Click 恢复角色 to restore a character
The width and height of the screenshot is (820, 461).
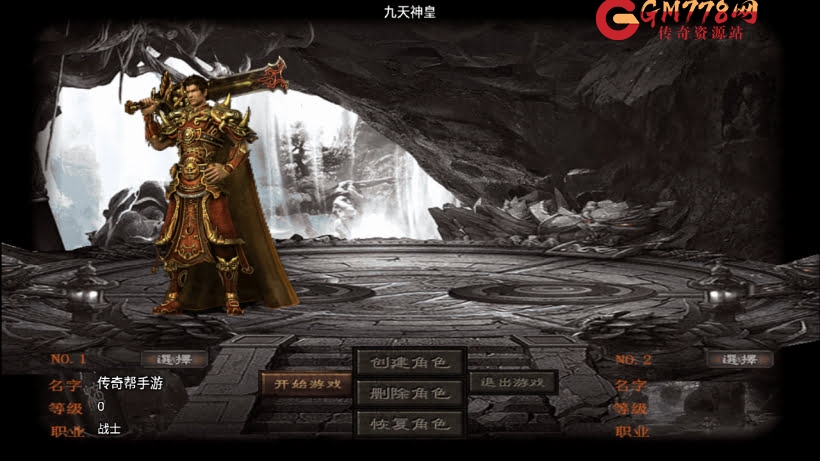[x=409, y=424]
